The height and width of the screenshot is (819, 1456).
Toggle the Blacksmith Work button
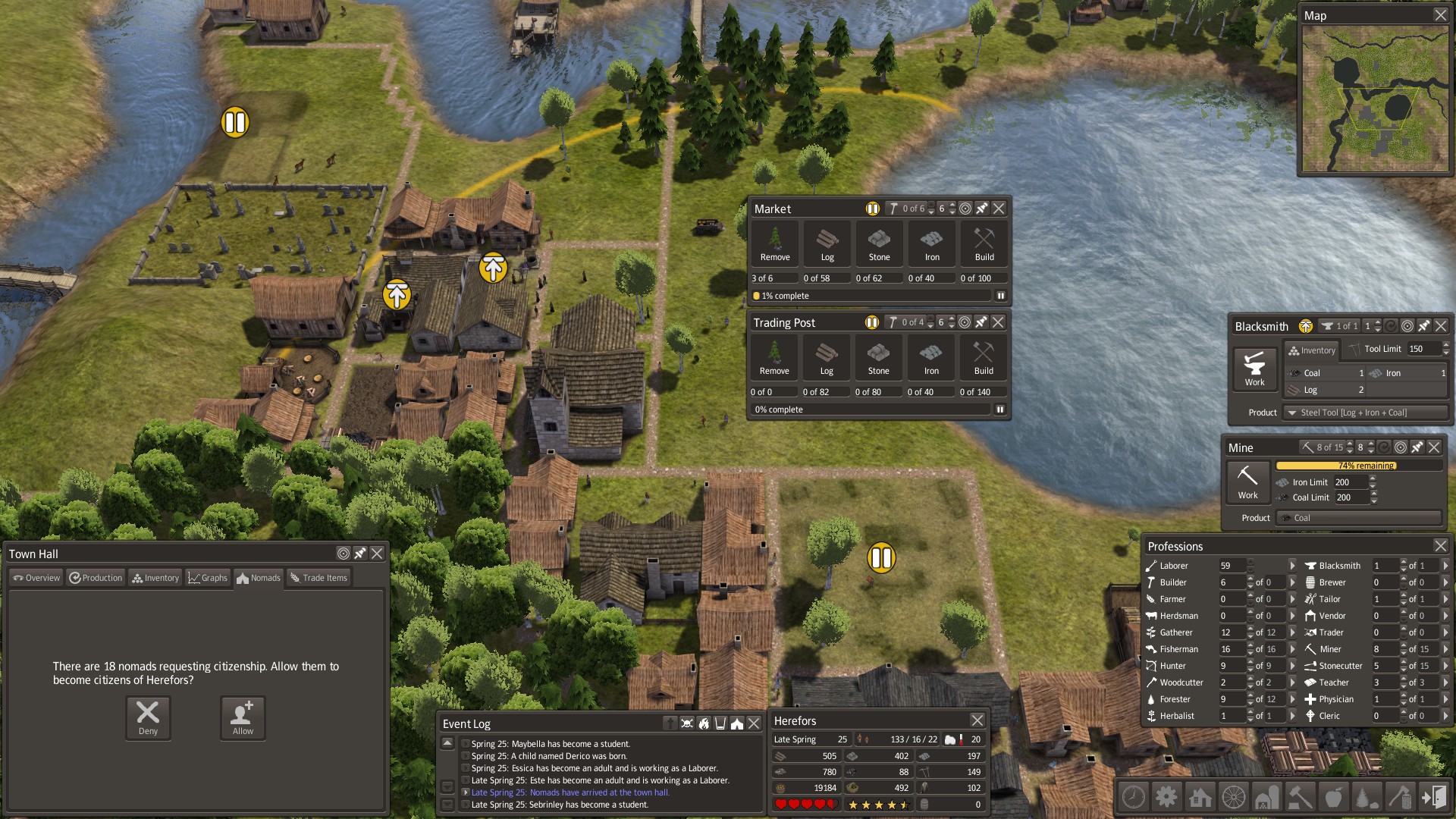click(x=1254, y=369)
